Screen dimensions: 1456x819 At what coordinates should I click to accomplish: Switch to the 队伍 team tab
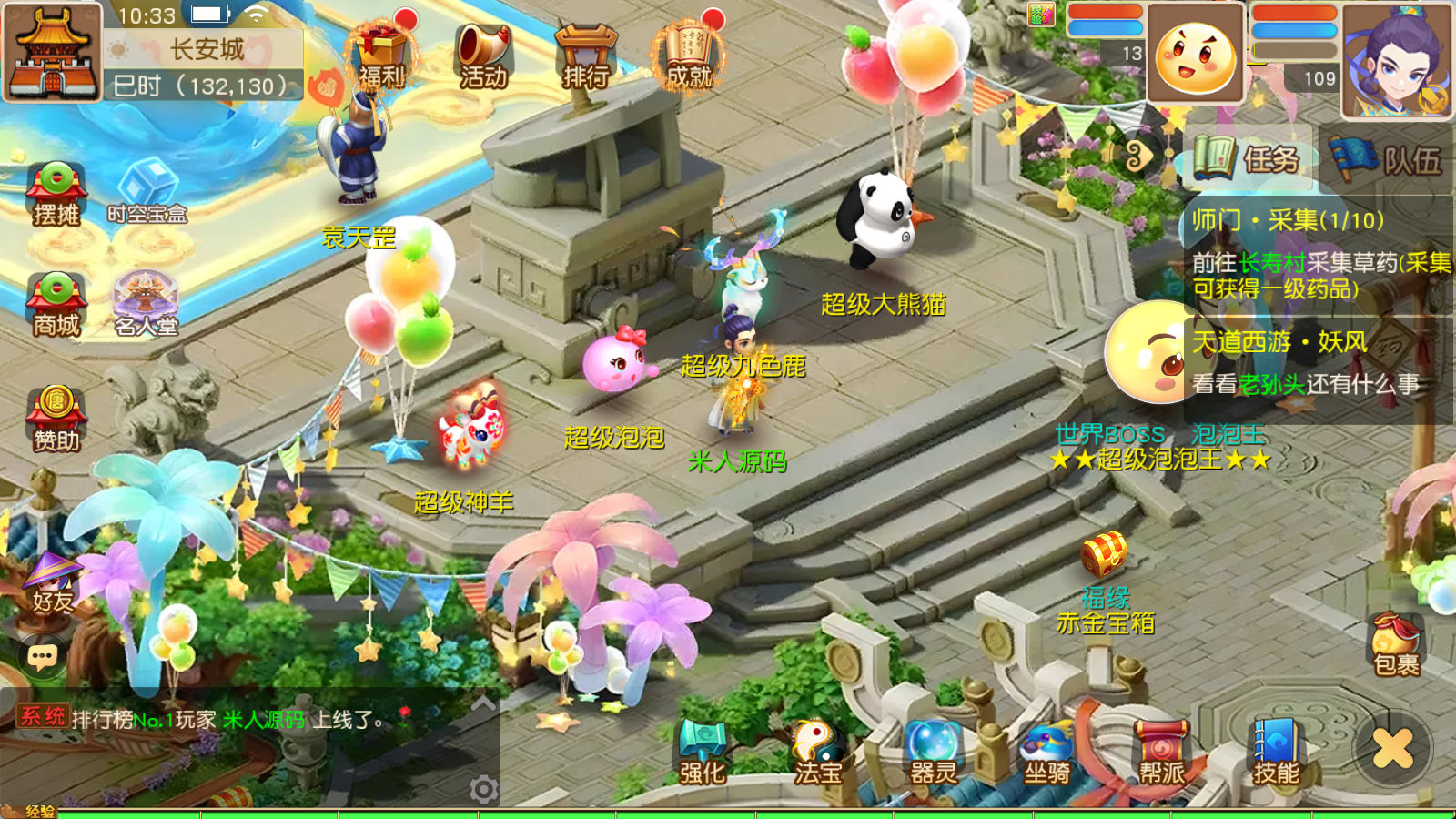click(x=1387, y=159)
